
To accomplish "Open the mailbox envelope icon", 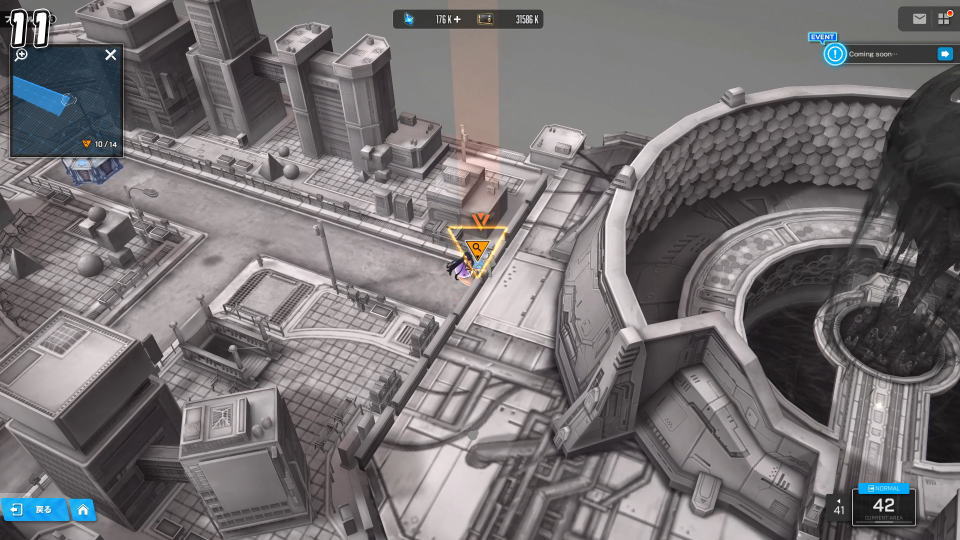I will (919, 19).
